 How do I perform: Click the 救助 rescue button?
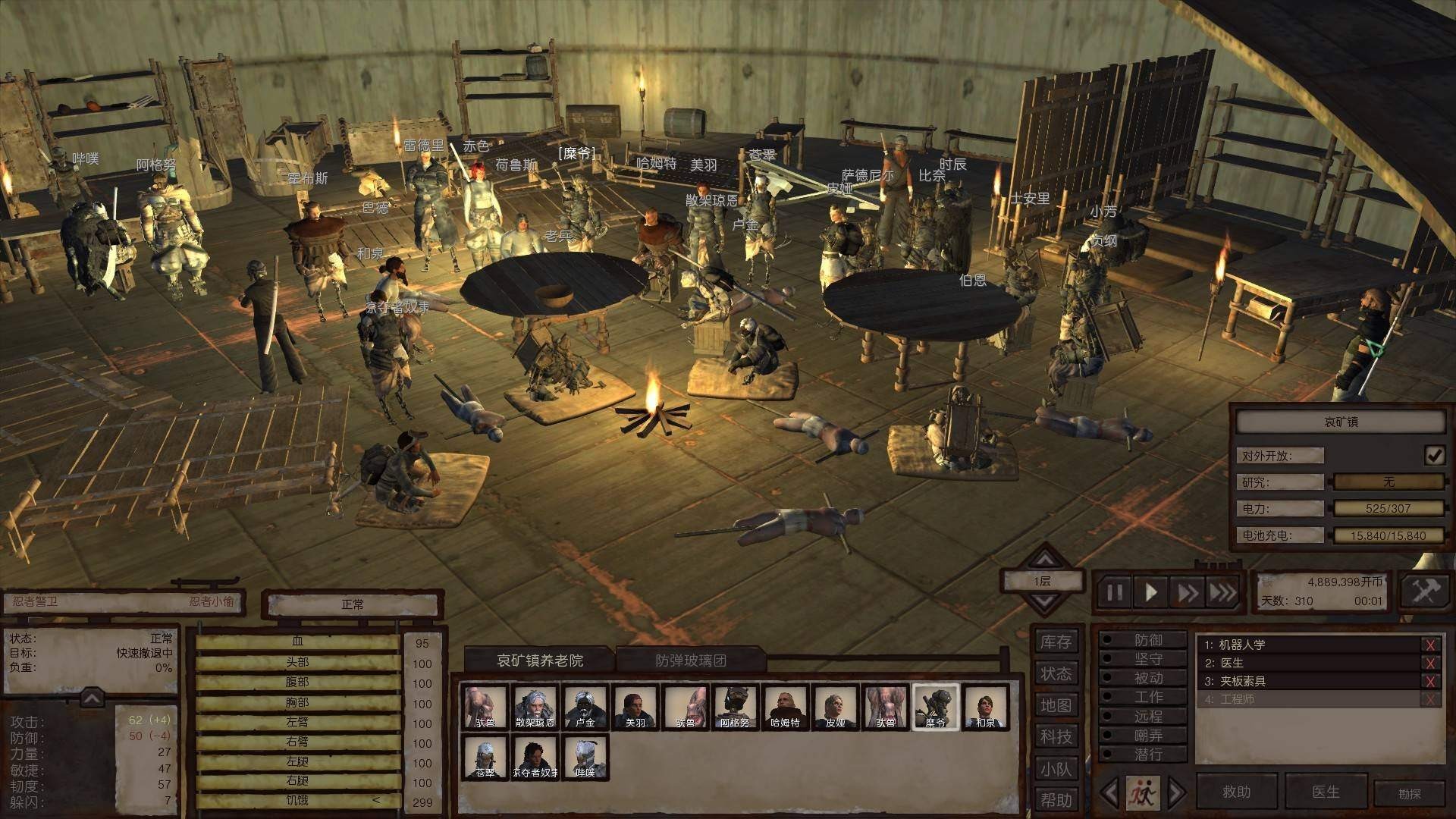point(1236,792)
